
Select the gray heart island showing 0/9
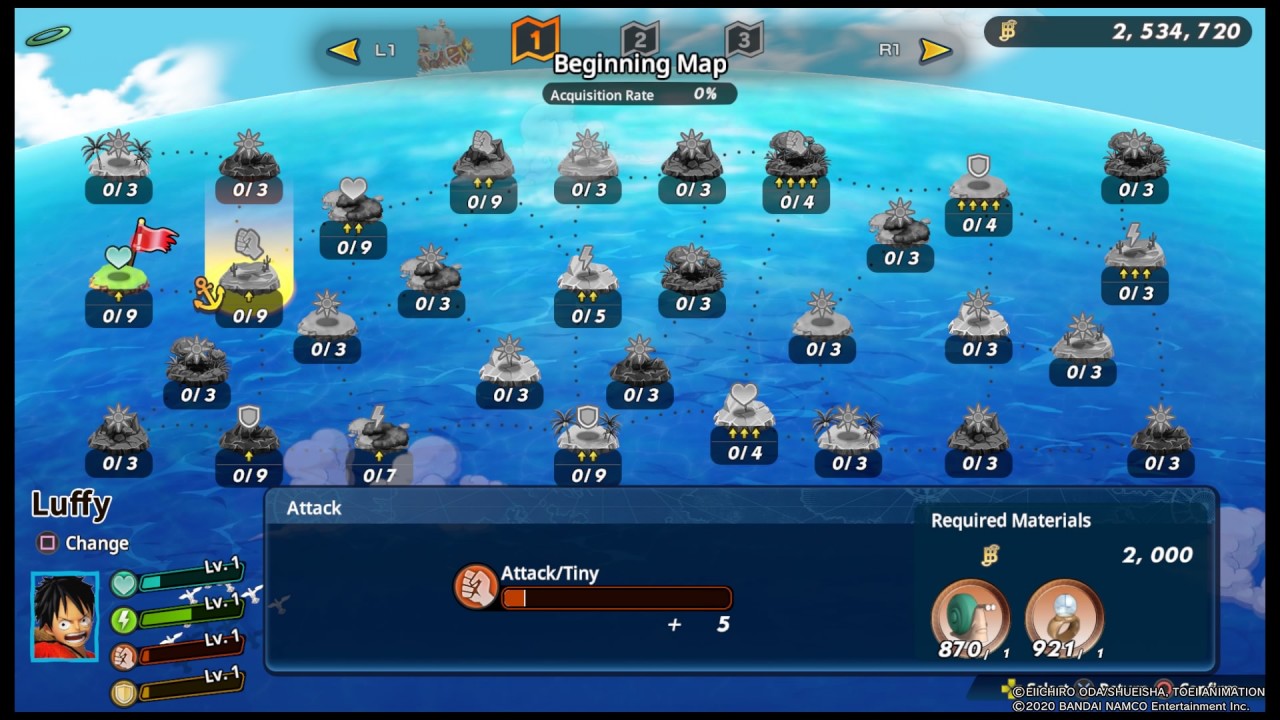tap(353, 207)
